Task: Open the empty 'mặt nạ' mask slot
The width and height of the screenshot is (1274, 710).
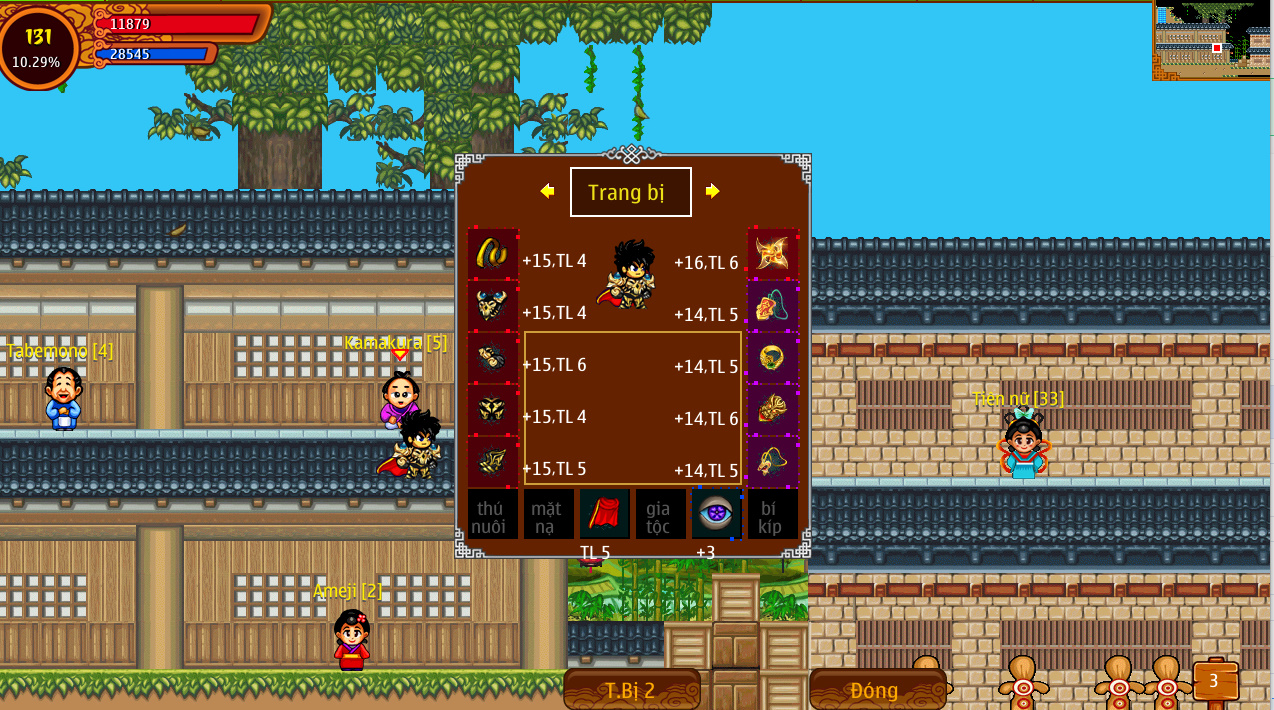Action: point(549,514)
